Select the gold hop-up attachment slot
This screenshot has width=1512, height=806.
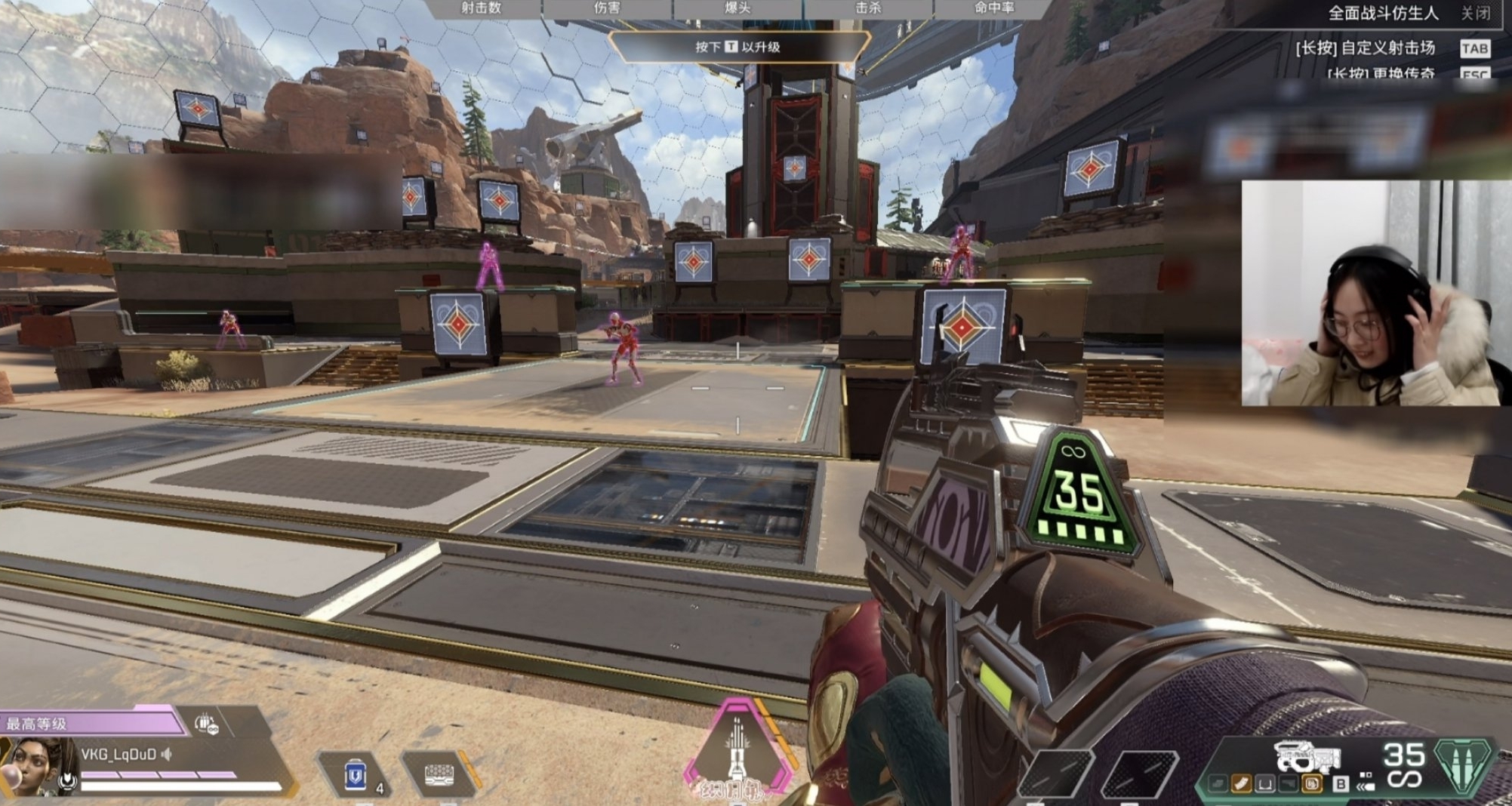pos(1313,784)
